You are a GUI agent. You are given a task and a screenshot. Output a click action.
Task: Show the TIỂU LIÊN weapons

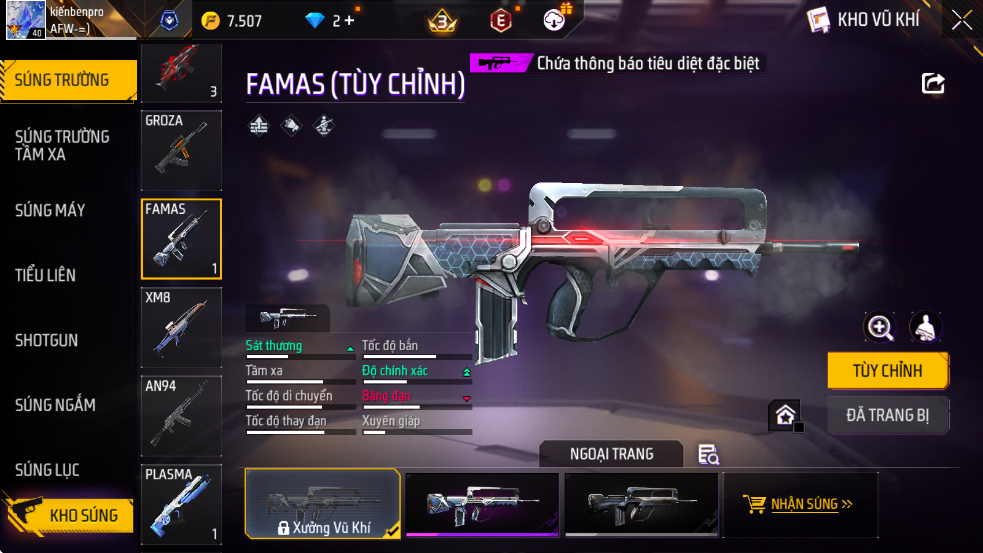[45, 275]
